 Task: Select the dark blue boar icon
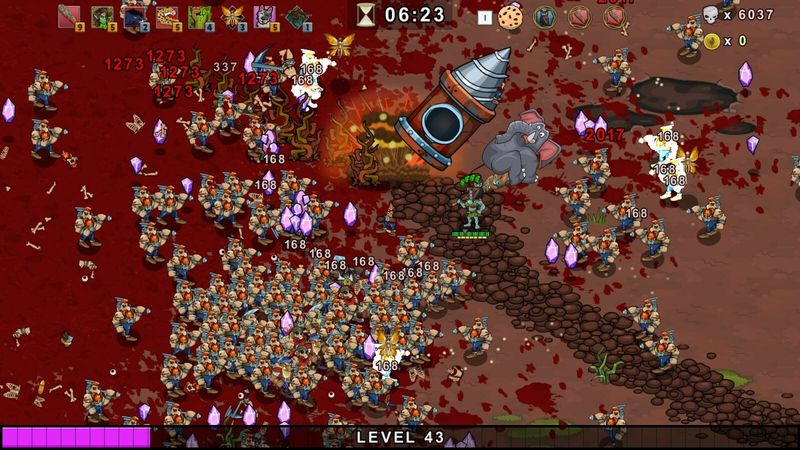pos(134,14)
